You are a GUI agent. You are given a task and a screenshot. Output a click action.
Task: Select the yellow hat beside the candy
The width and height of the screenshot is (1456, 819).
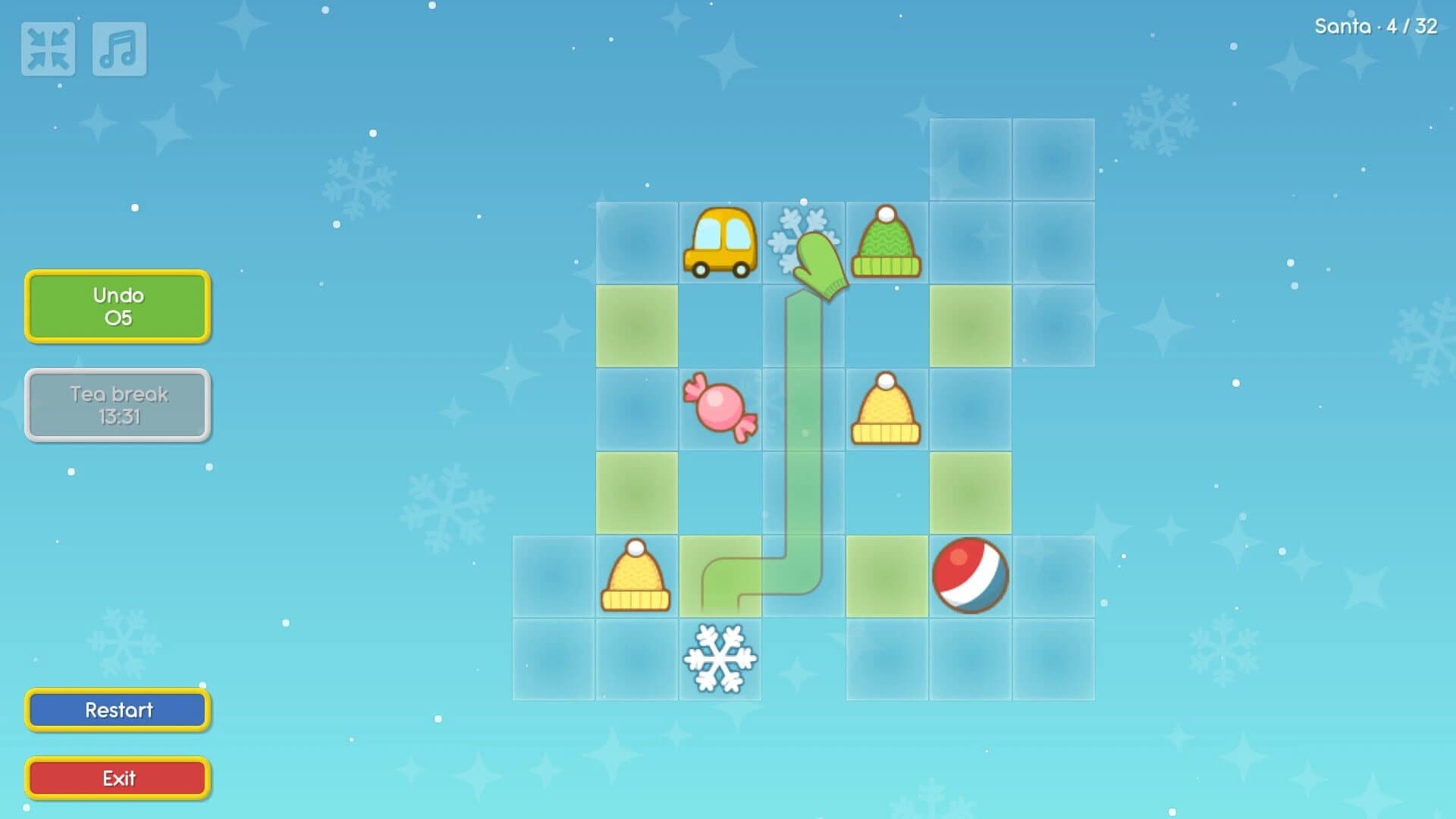click(x=886, y=409)
